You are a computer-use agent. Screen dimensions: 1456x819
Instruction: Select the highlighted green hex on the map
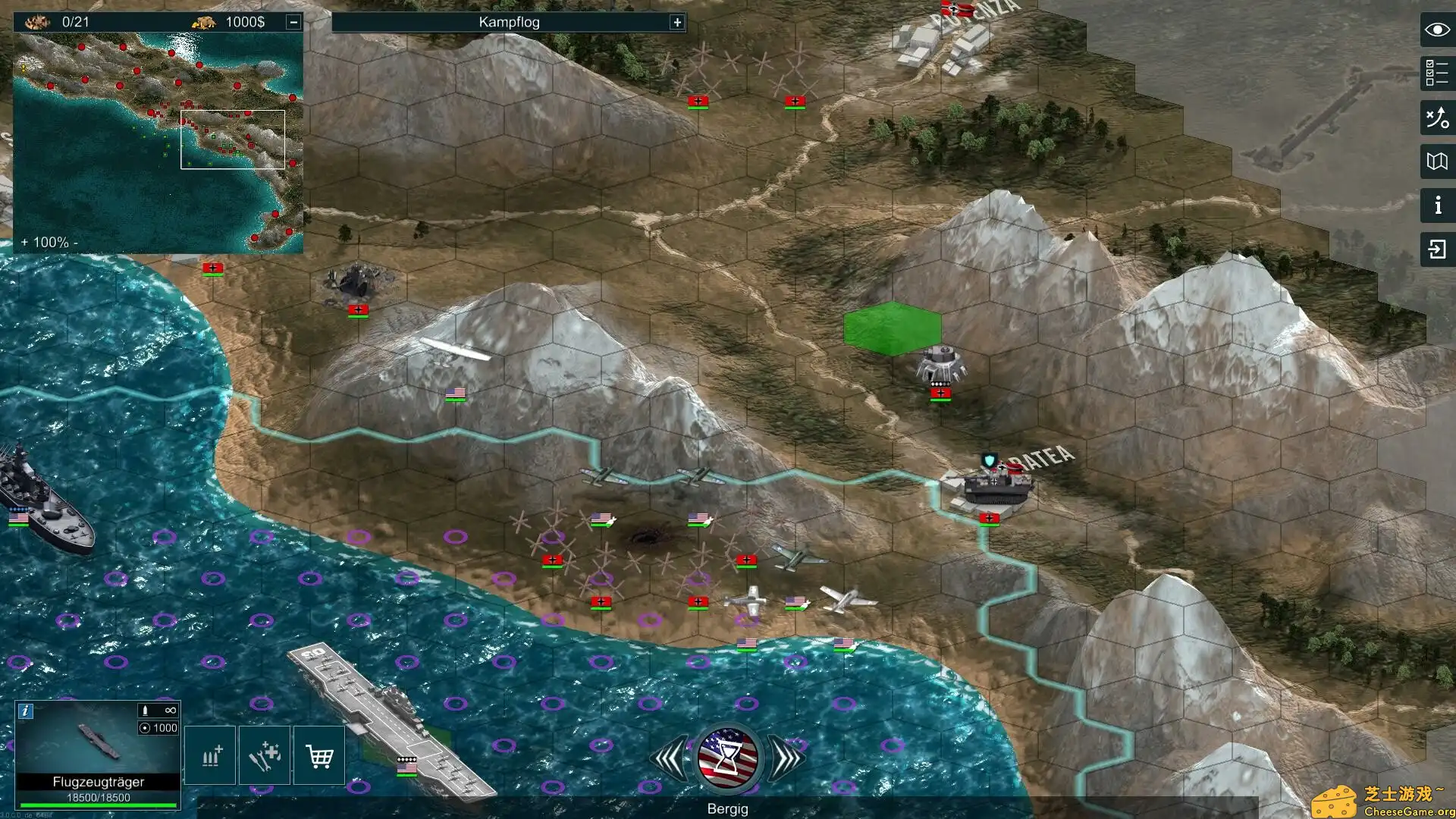893,328
